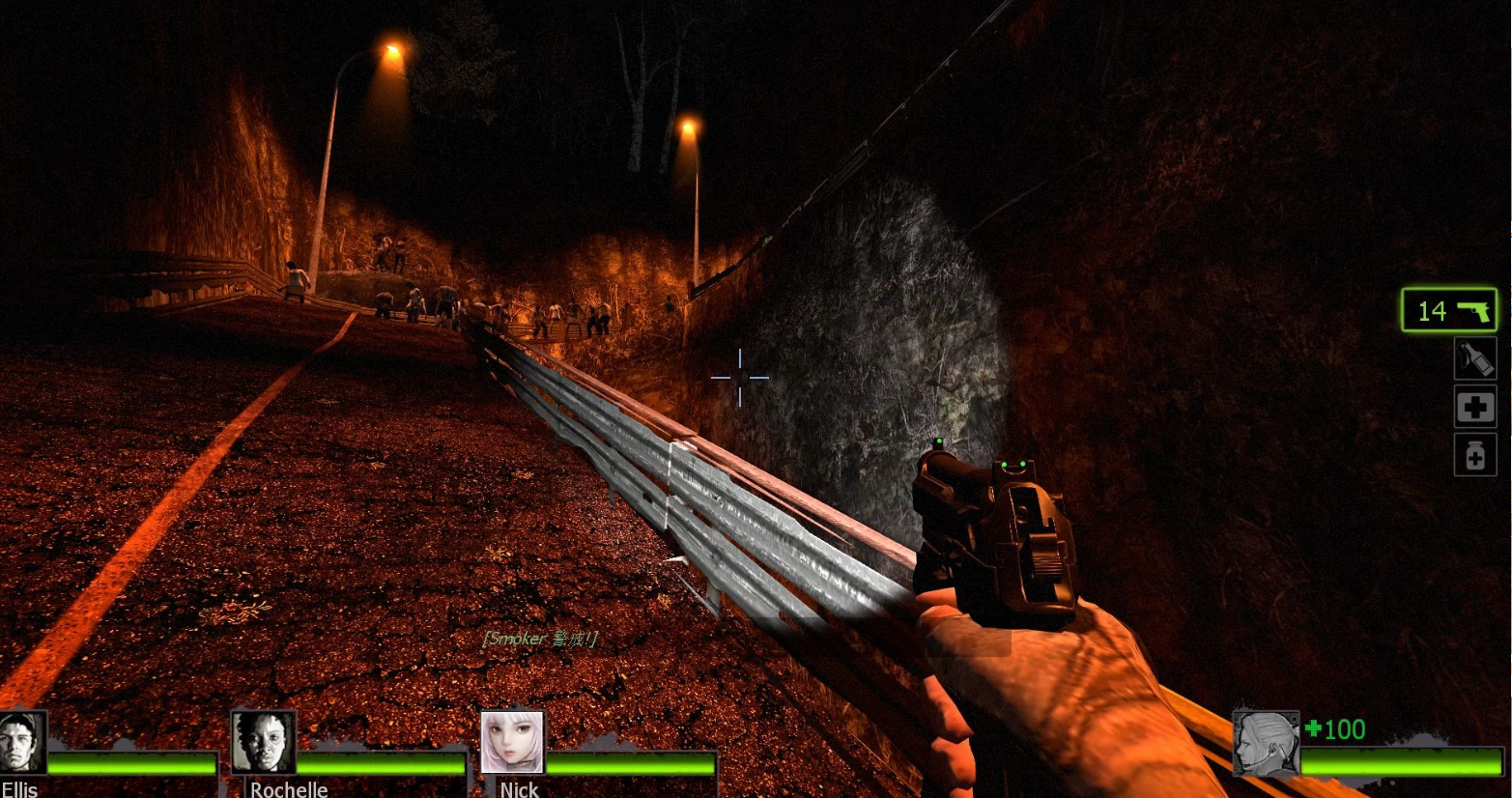This screenshot has width=1512, height=798.
Task: Select the pistol weapon slot
Action: pyautogui.click(x=1448, y=310)
